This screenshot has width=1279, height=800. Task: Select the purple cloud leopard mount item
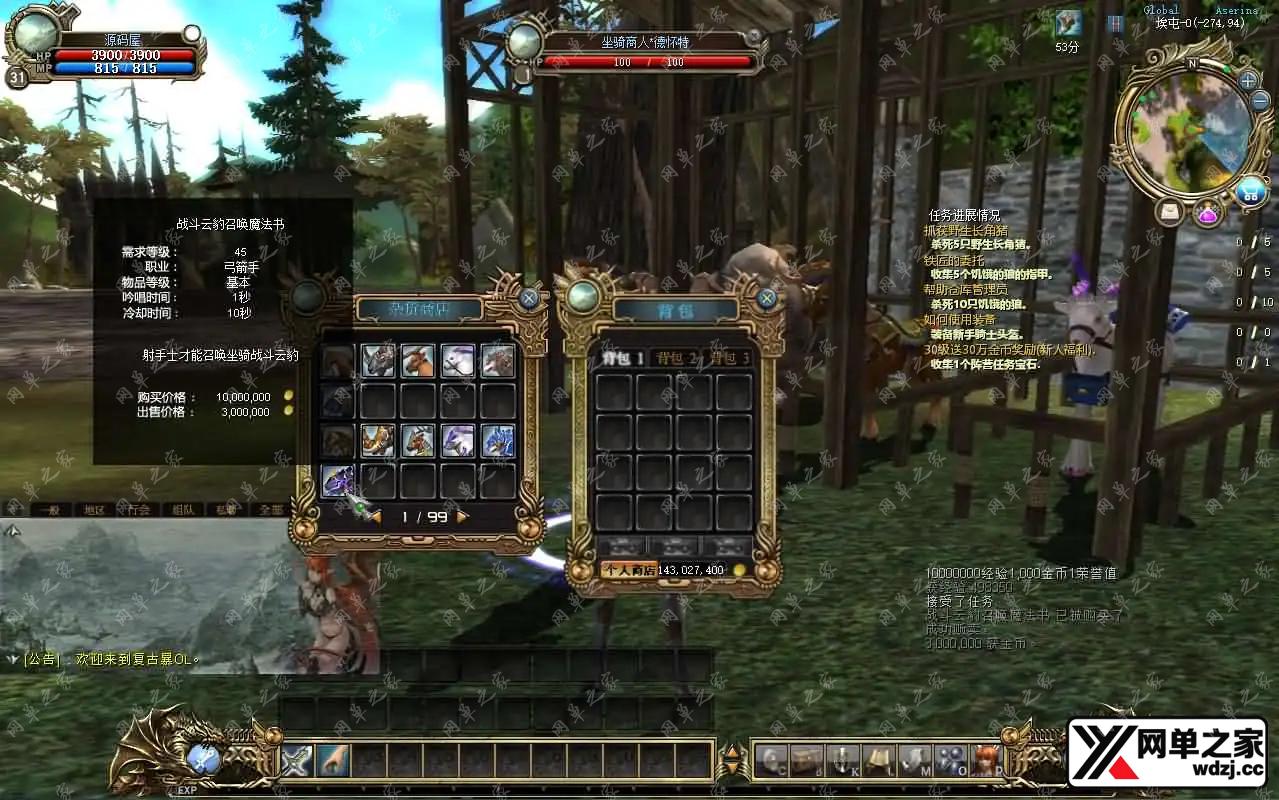click(337, 481)
